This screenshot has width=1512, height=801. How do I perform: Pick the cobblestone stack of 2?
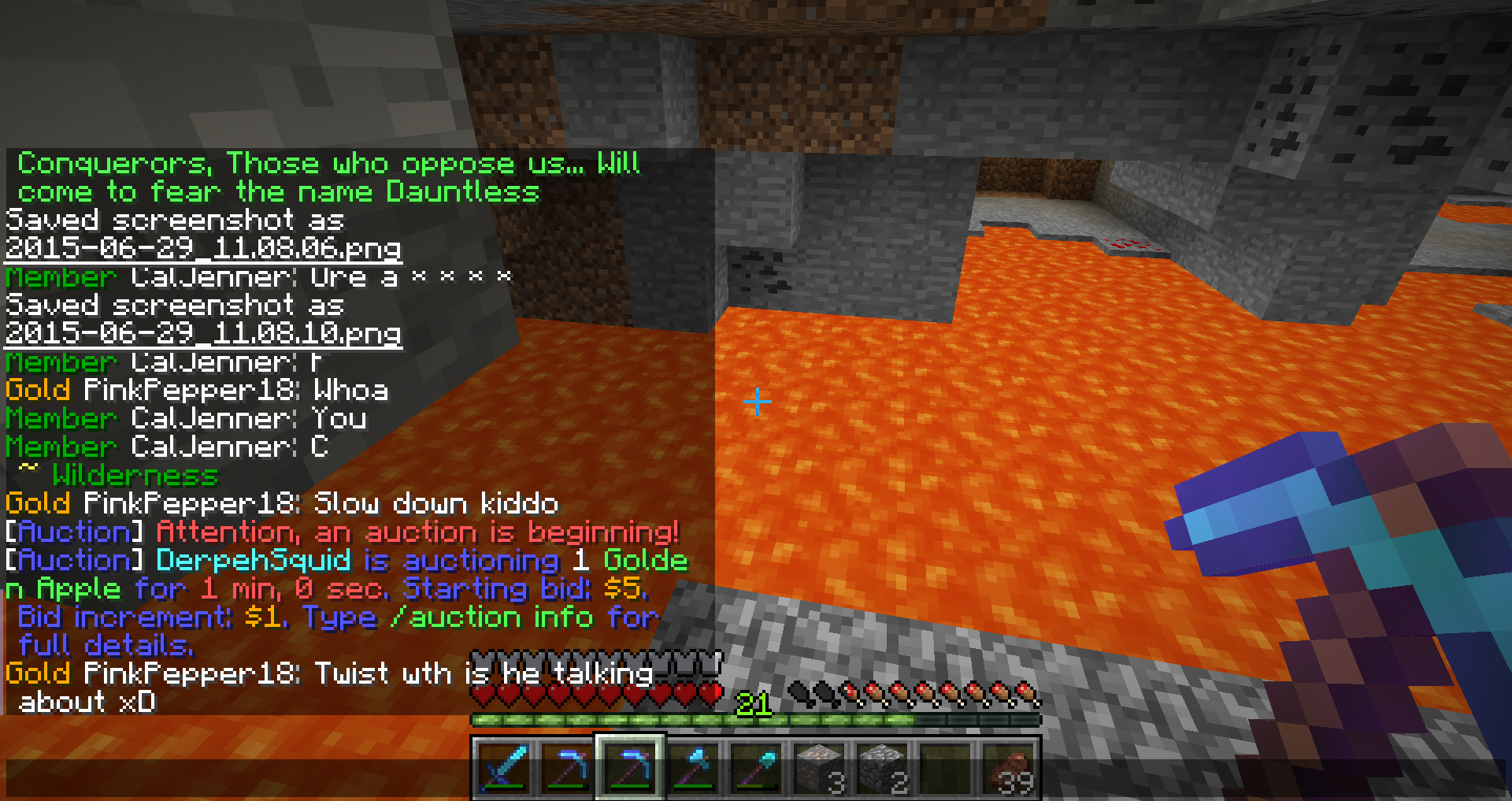click(882, 768)
